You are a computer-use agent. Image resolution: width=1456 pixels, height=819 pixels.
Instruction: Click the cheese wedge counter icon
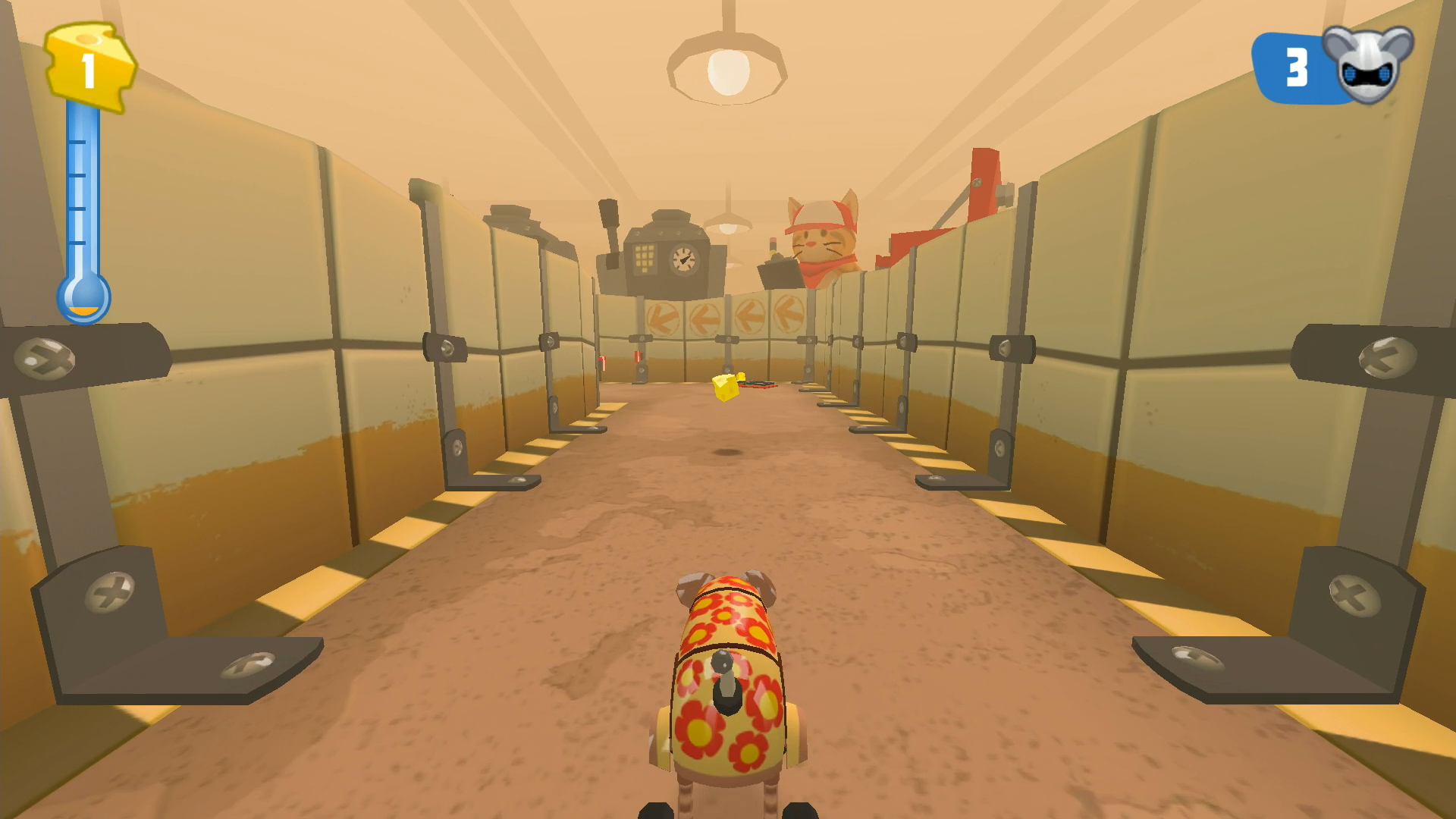89,67
